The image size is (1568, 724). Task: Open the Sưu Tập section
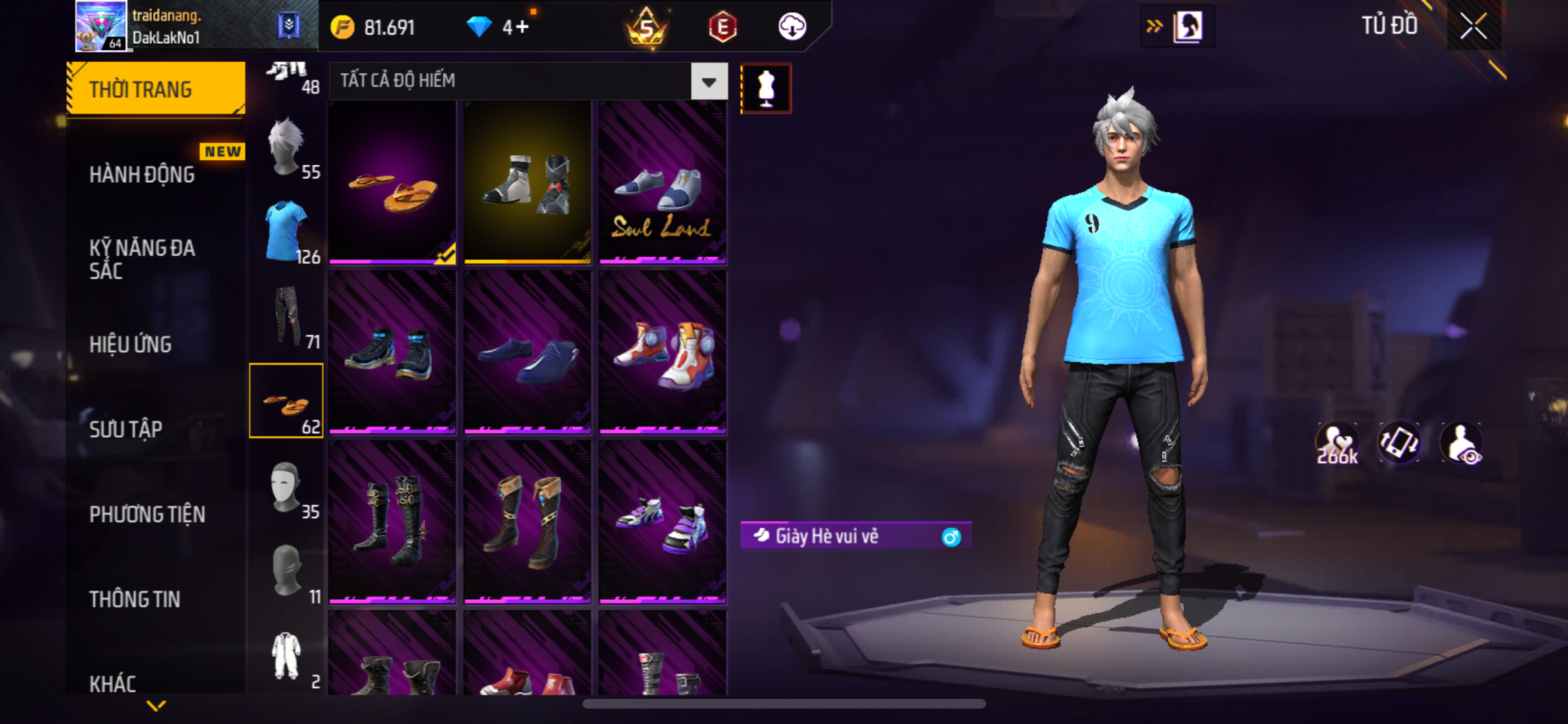[126, 429]
